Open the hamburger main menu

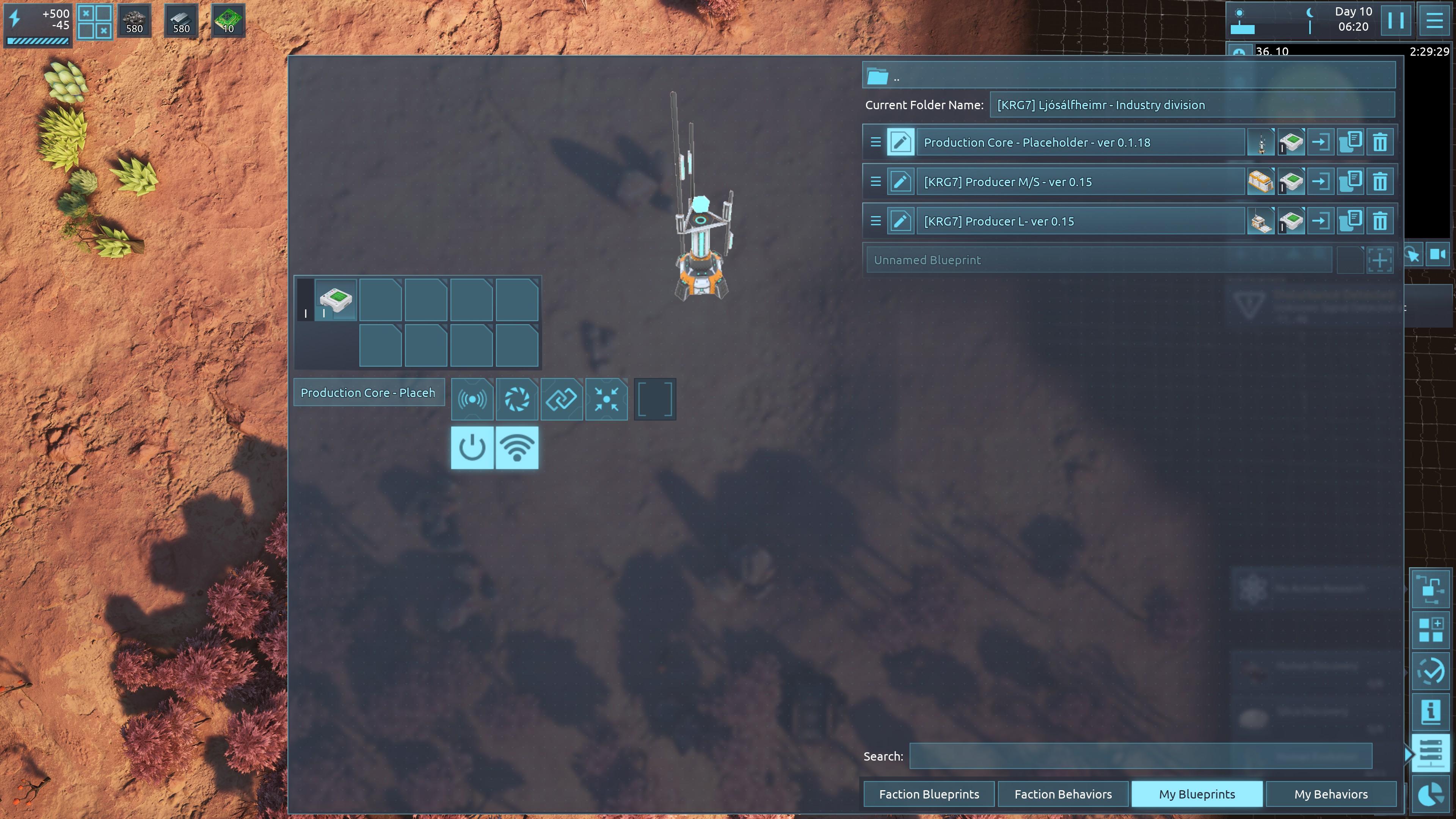click(x=1434, y=20)
